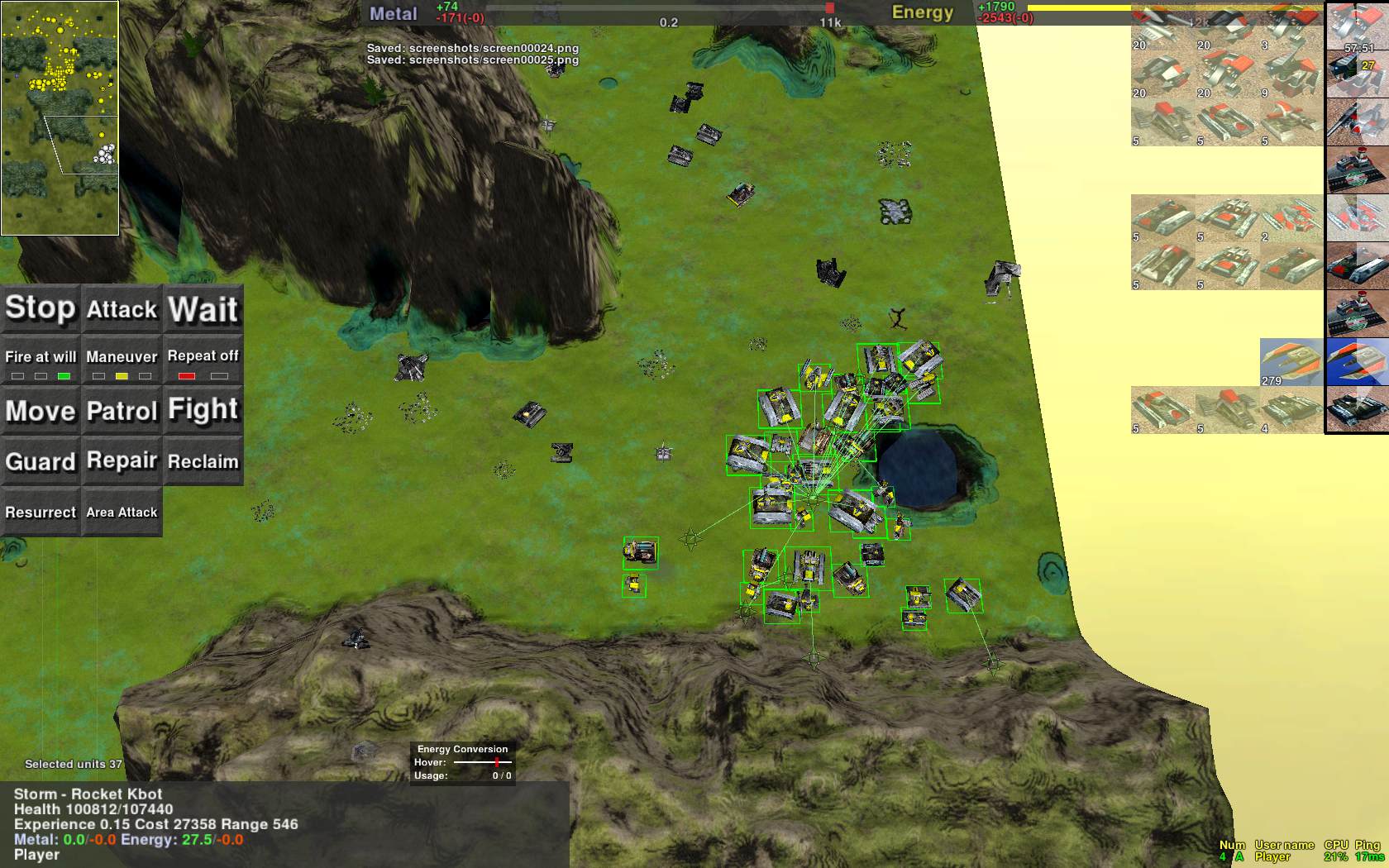Click on the minimap
The height and width of the screenshot is (868, 1389).
pyautogui.click(x=60, y=118)
